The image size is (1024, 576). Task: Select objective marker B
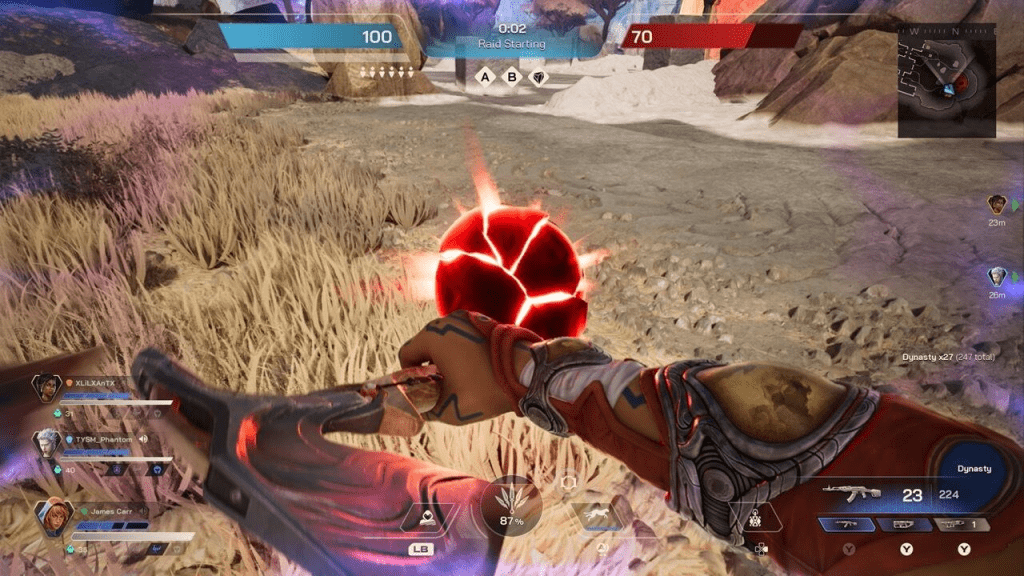point(513,77)
